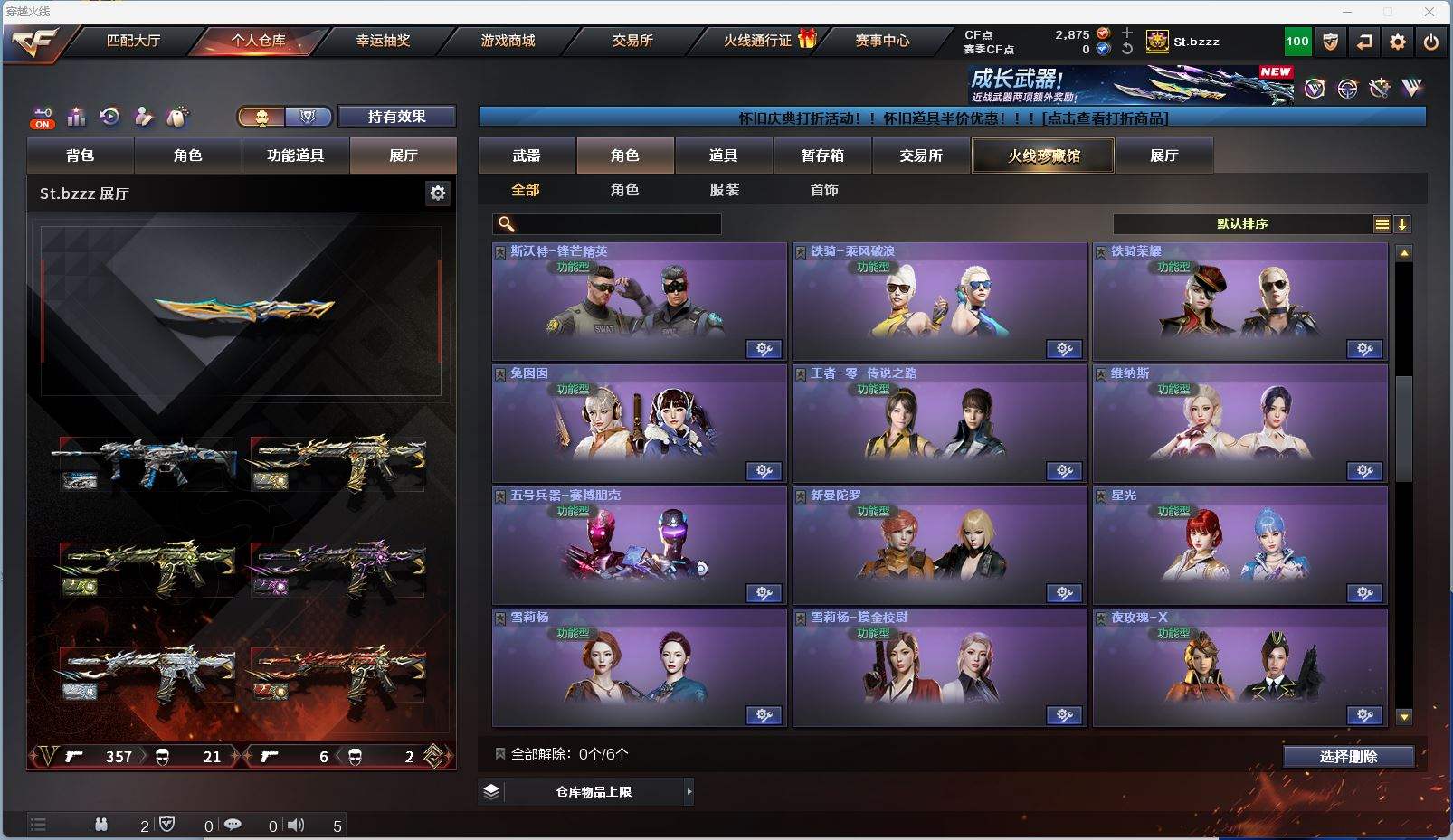Filter by 首饰 accessories category
This screenshot has width=1453, height=840.
(x=824, y=190)
